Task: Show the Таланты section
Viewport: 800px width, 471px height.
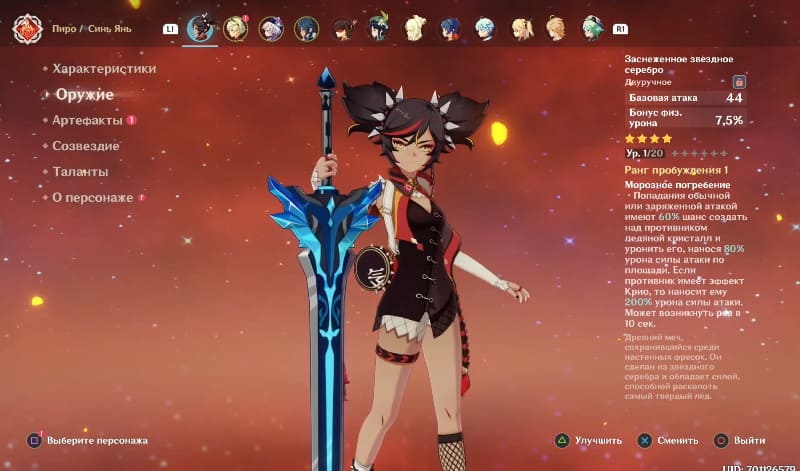Action: 80,172
